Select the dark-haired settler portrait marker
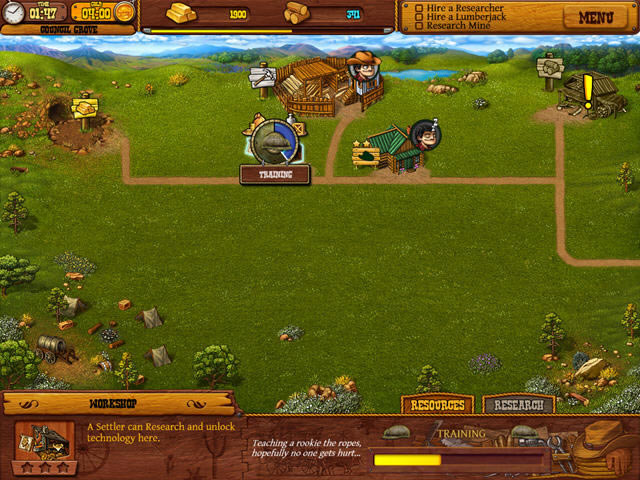This screenshot has height=480, width=640. point(423,135)
